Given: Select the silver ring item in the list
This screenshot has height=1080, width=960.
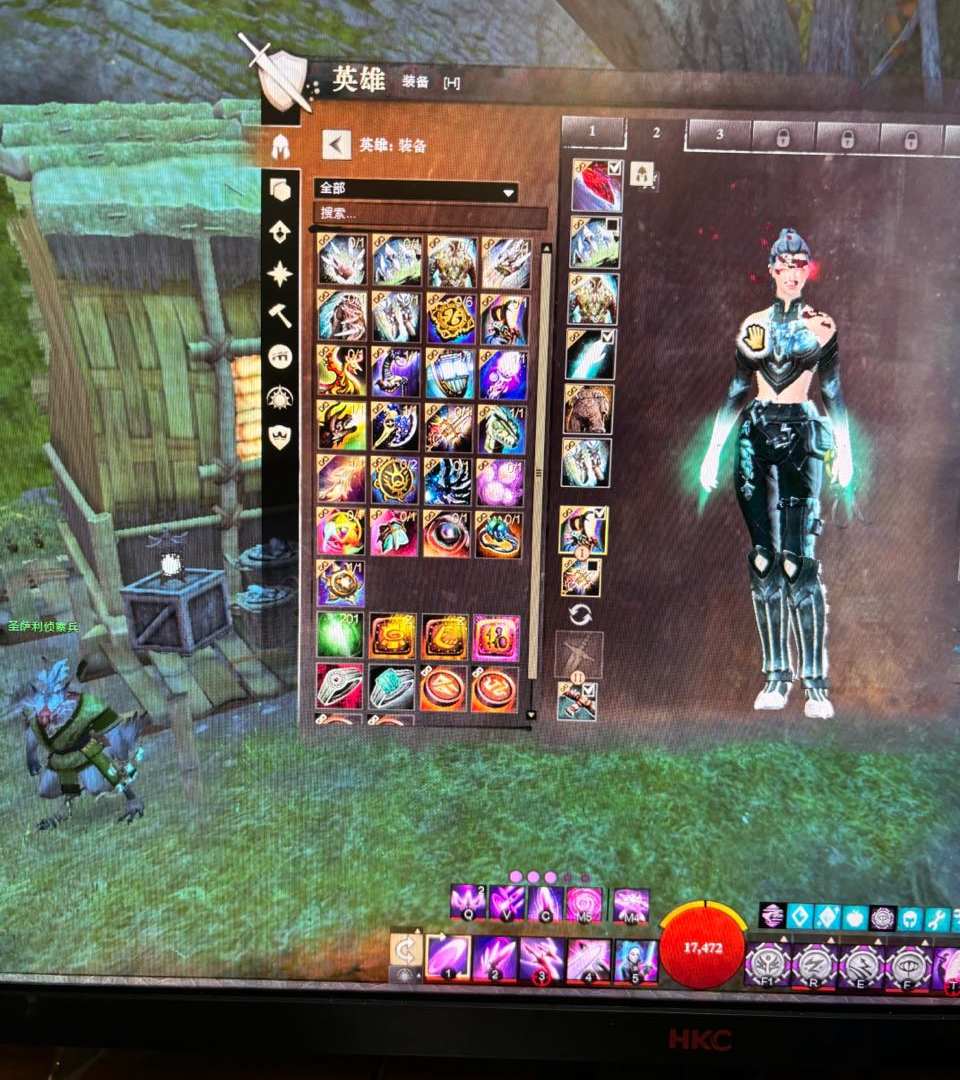Looking at the screenshot, I should point(340,686).
